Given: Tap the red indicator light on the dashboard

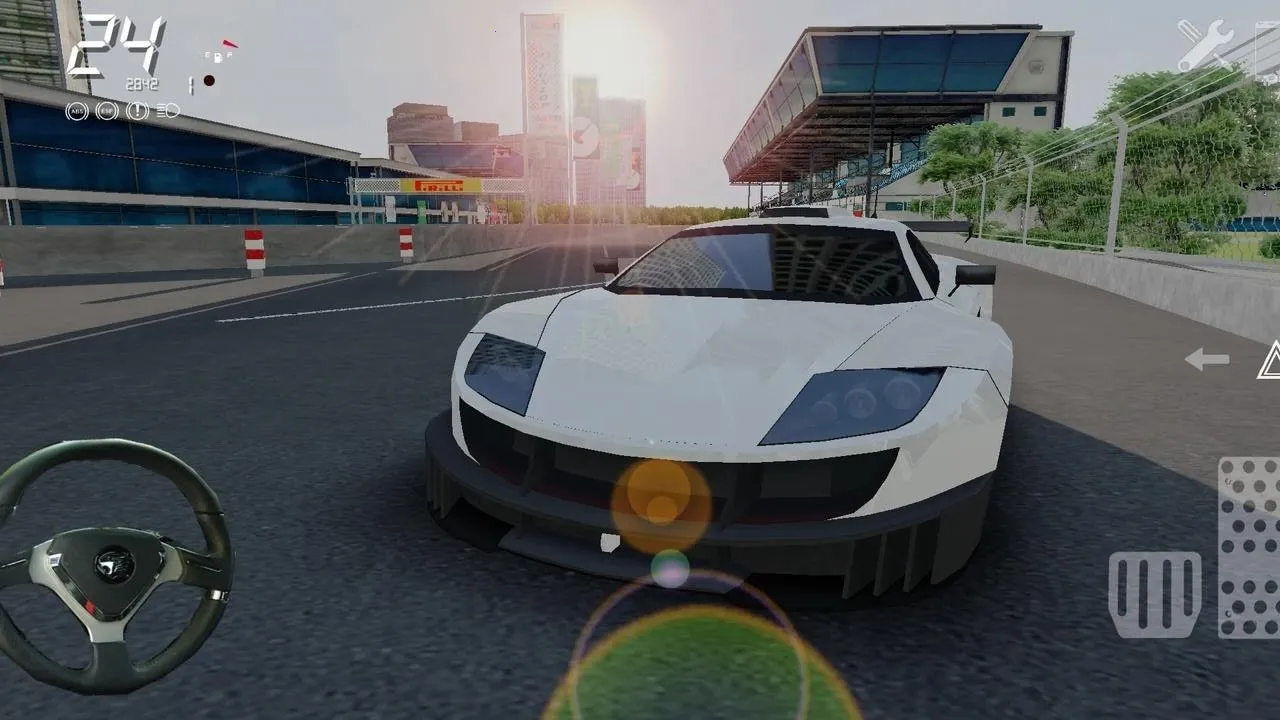Looking at the screenshot, I should [209, 81].
